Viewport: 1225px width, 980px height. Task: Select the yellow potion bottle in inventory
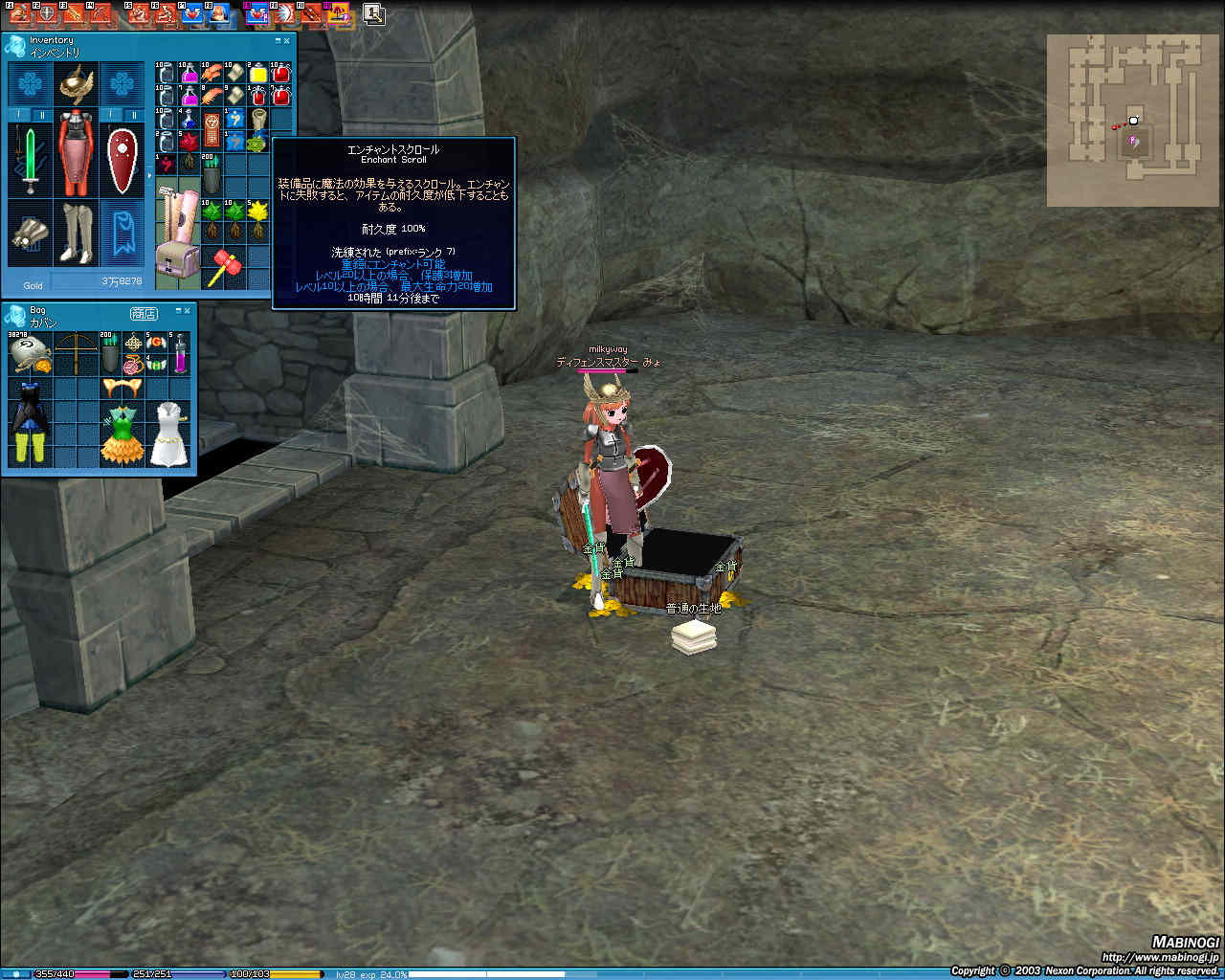(x=258, y=74)
